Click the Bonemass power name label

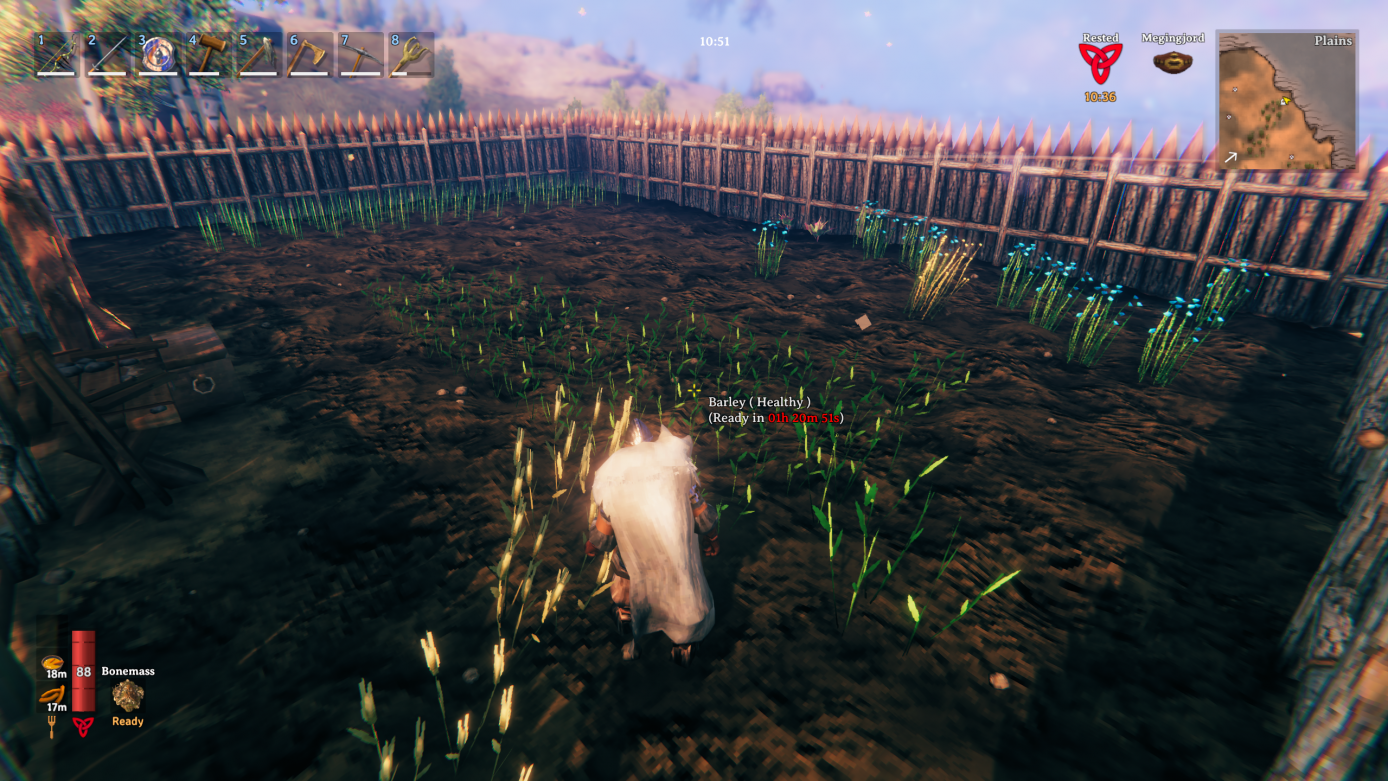pyautogui.click(x=127, y=671)
